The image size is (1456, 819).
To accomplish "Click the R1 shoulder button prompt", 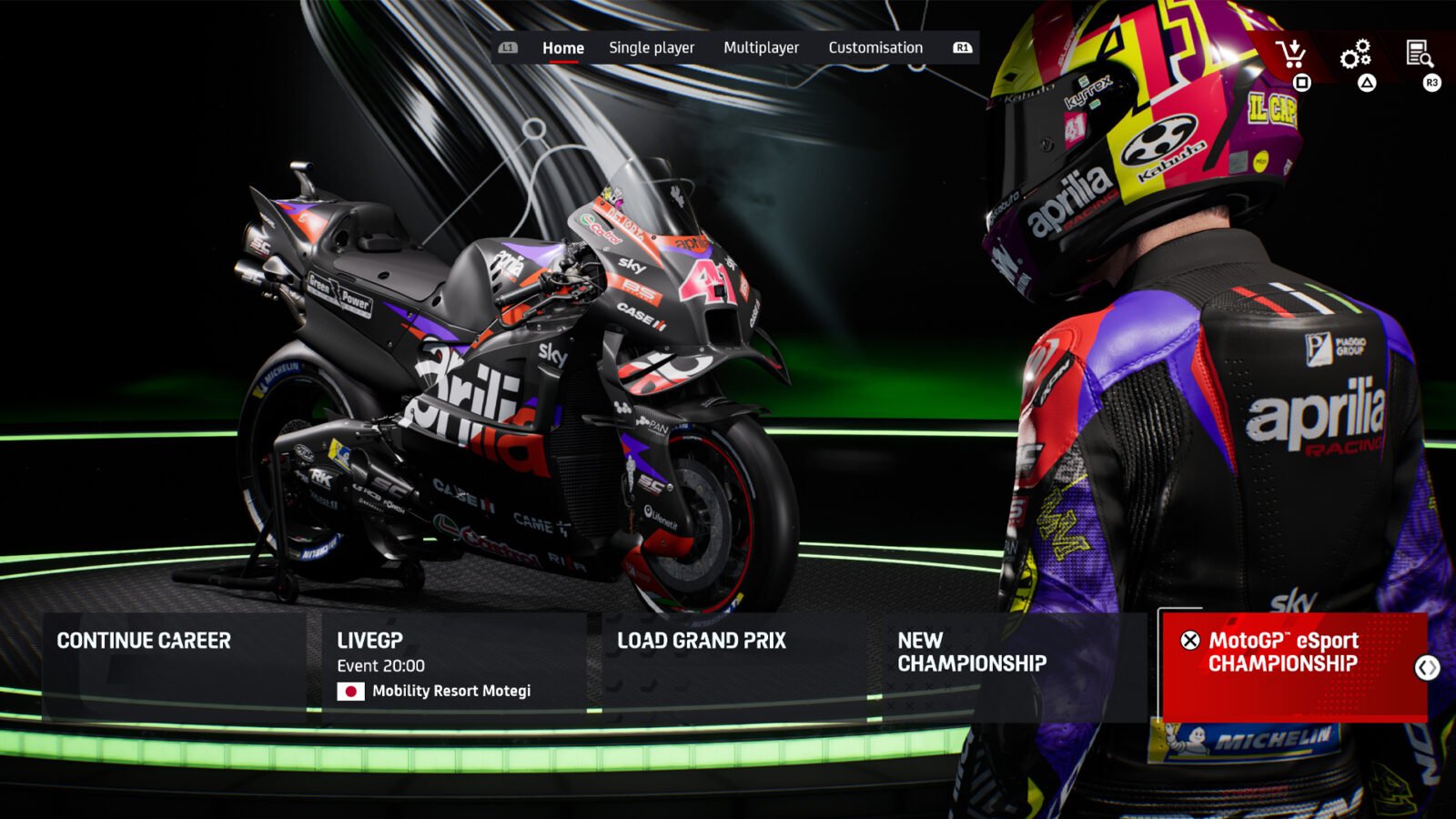I will 965,47.
